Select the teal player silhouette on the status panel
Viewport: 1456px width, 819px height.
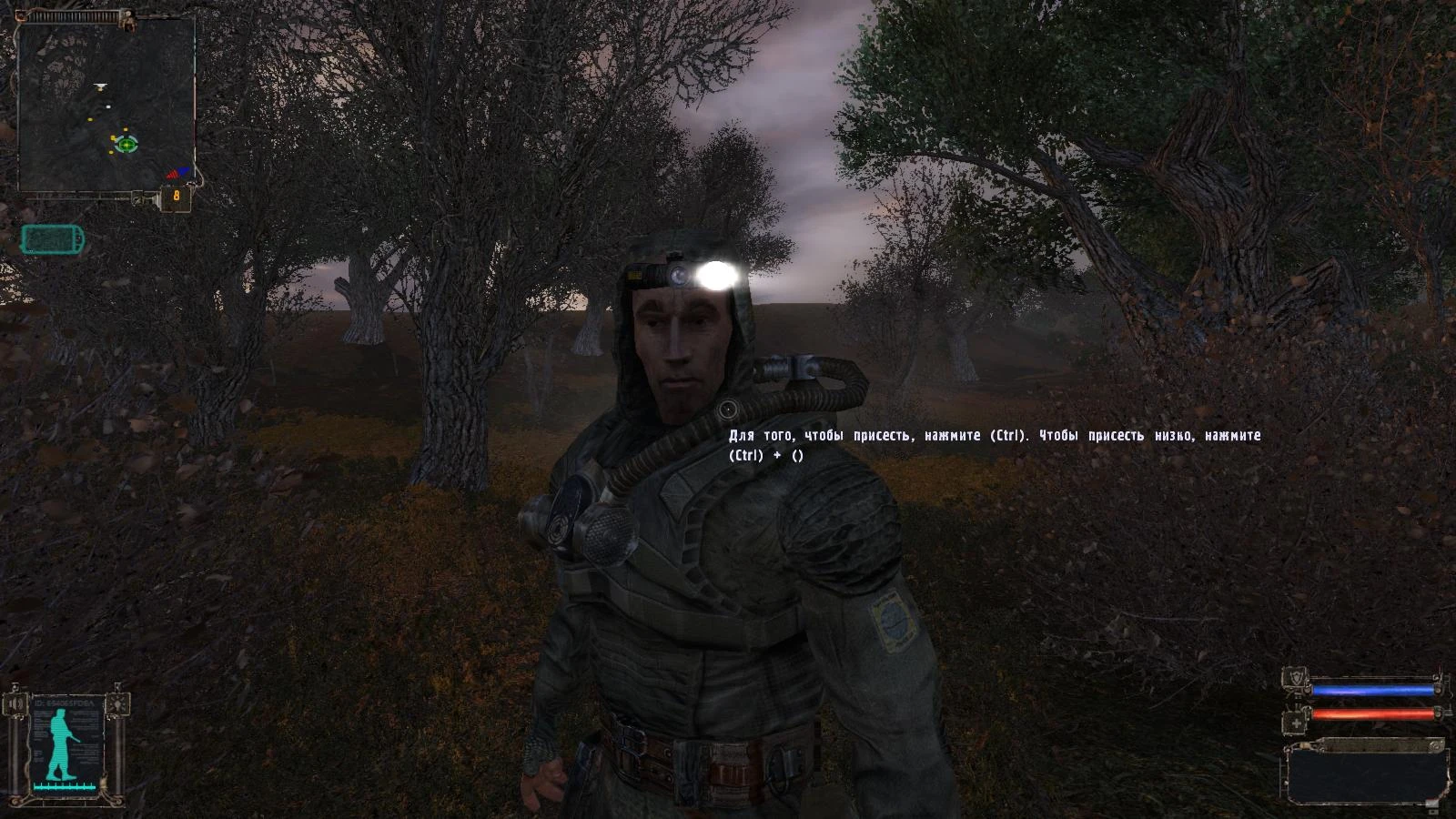61,743
